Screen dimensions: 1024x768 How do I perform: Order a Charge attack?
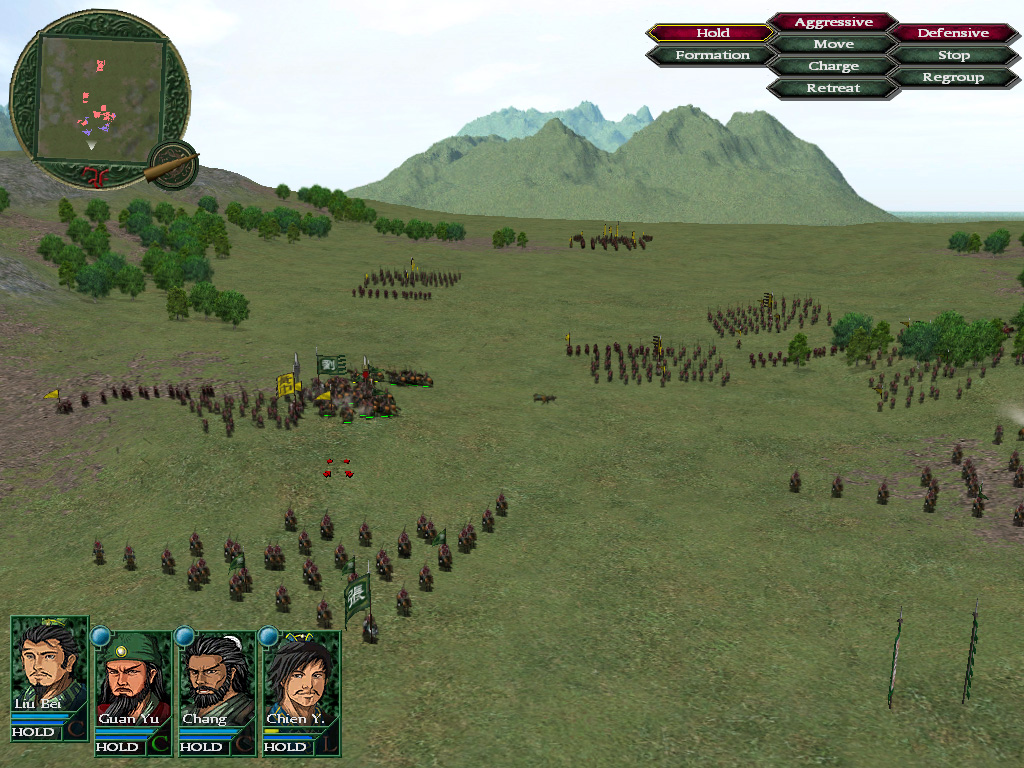[833, 66]
